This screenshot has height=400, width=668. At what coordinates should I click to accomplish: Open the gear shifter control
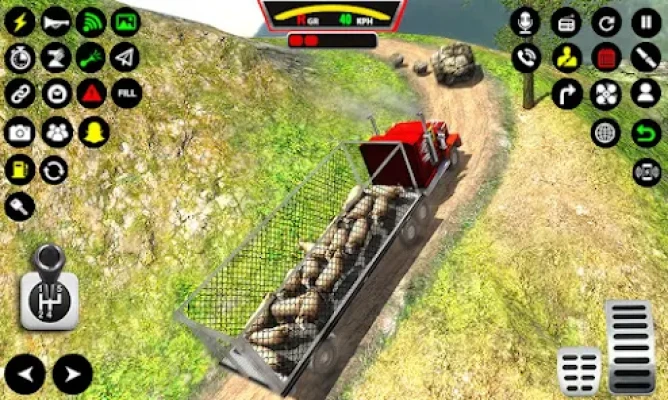(x=47, y=288)
